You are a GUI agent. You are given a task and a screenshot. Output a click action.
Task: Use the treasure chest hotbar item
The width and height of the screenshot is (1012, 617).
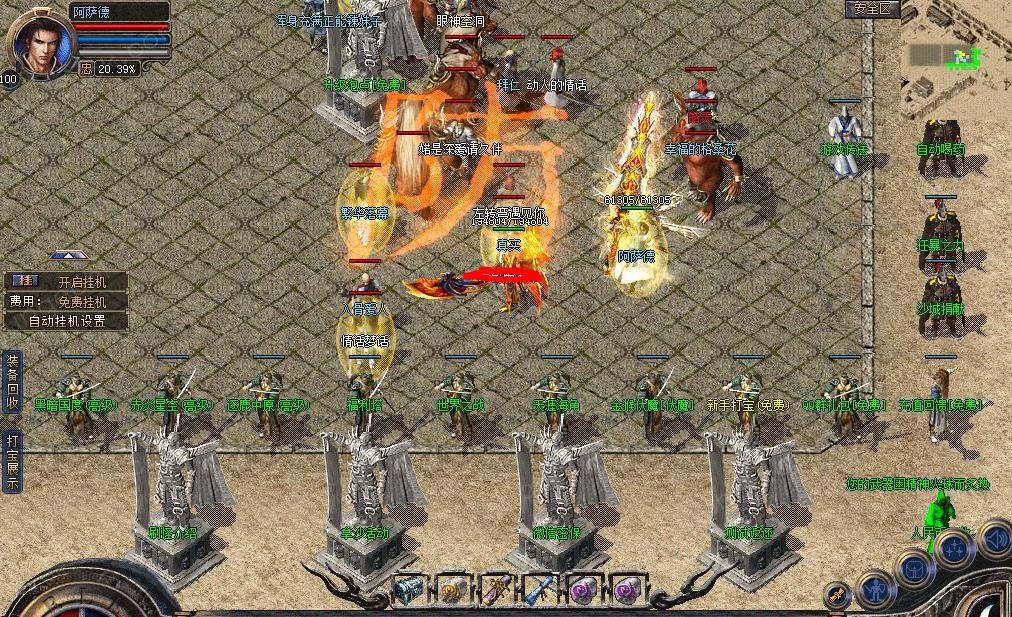click(x=407, y=590)
